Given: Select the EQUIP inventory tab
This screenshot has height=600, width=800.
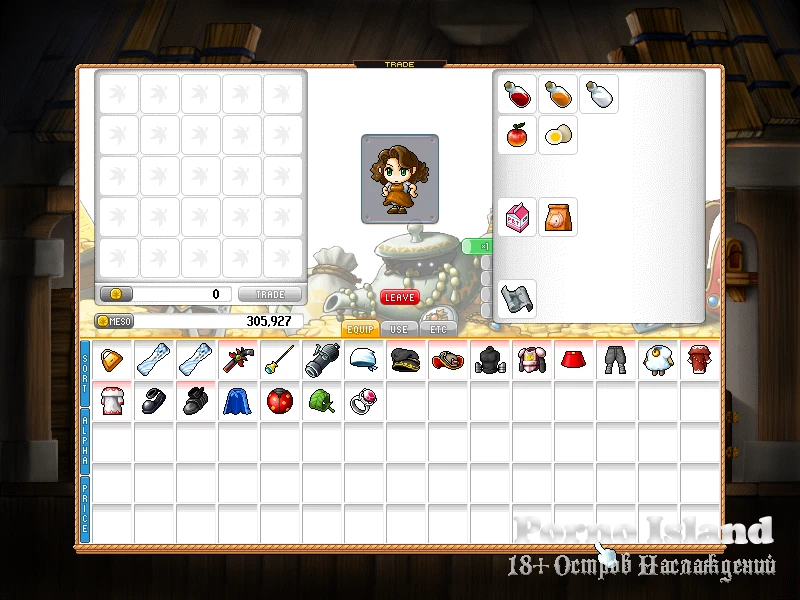Looking at the screenshot, I should click(x=360, y=329).
